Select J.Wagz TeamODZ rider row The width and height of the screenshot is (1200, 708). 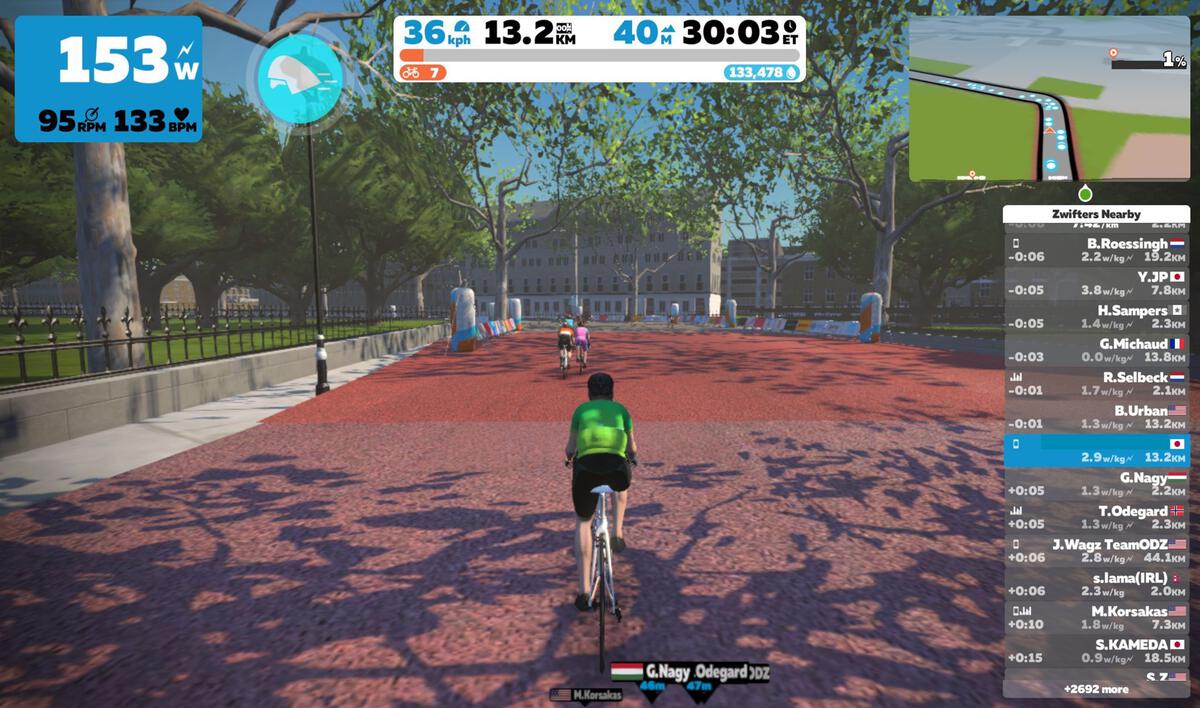pyautogui.click(x=1097, y=551)
